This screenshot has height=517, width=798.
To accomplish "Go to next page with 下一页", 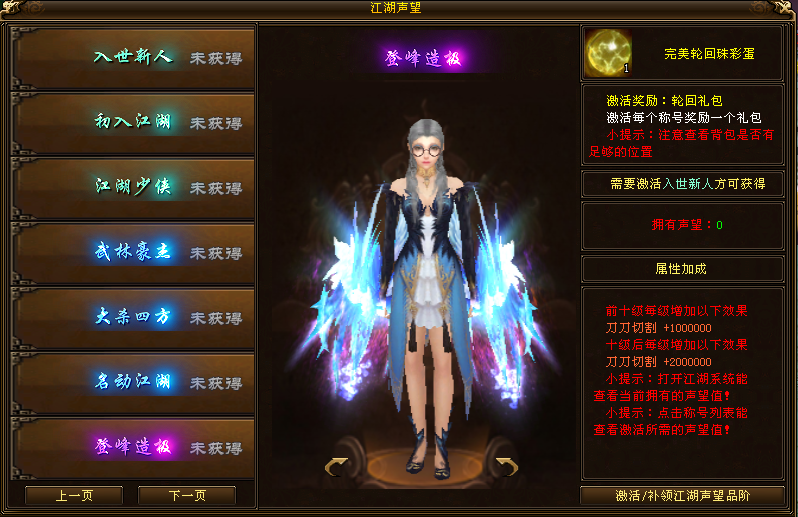I will click(x=187, y=496).
